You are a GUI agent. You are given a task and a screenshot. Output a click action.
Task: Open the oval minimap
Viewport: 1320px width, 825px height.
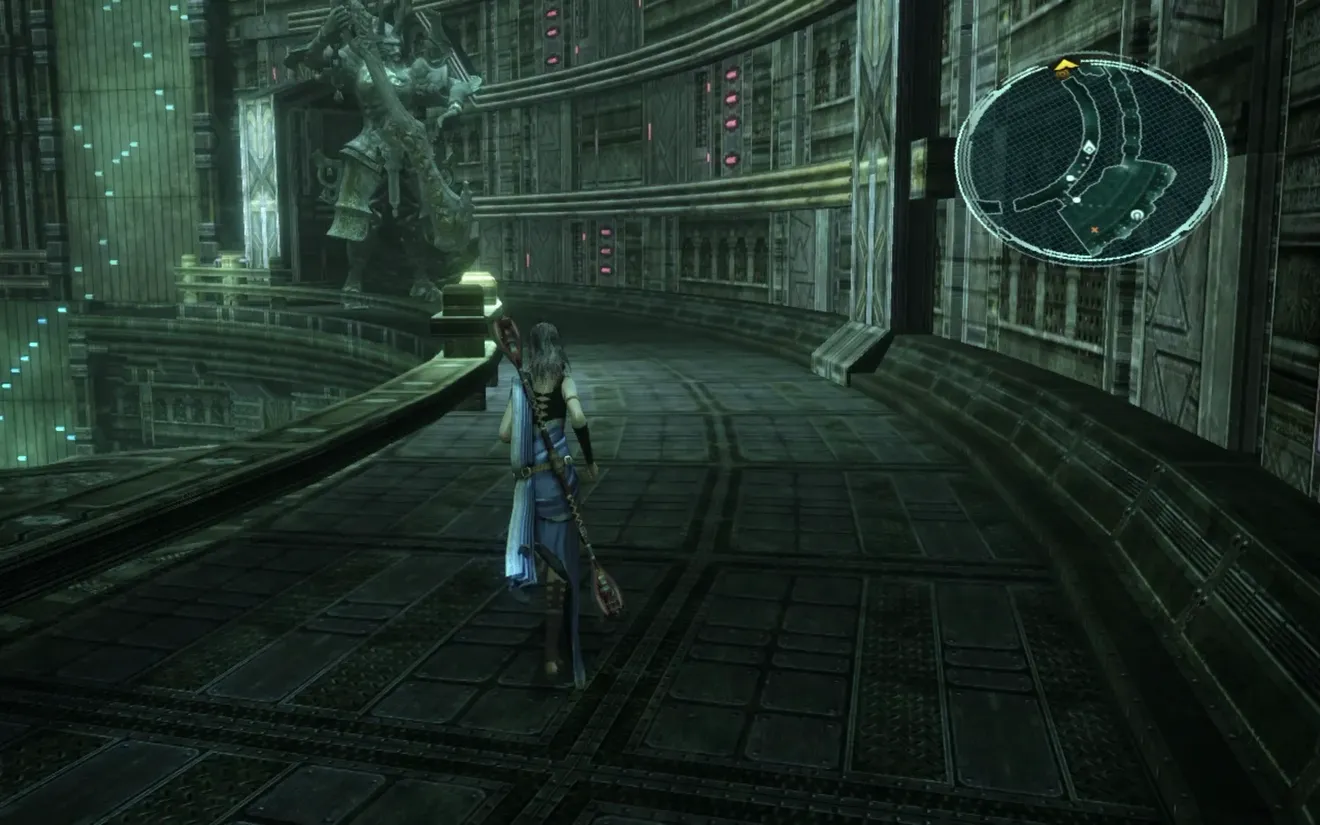click(1091, 158)
